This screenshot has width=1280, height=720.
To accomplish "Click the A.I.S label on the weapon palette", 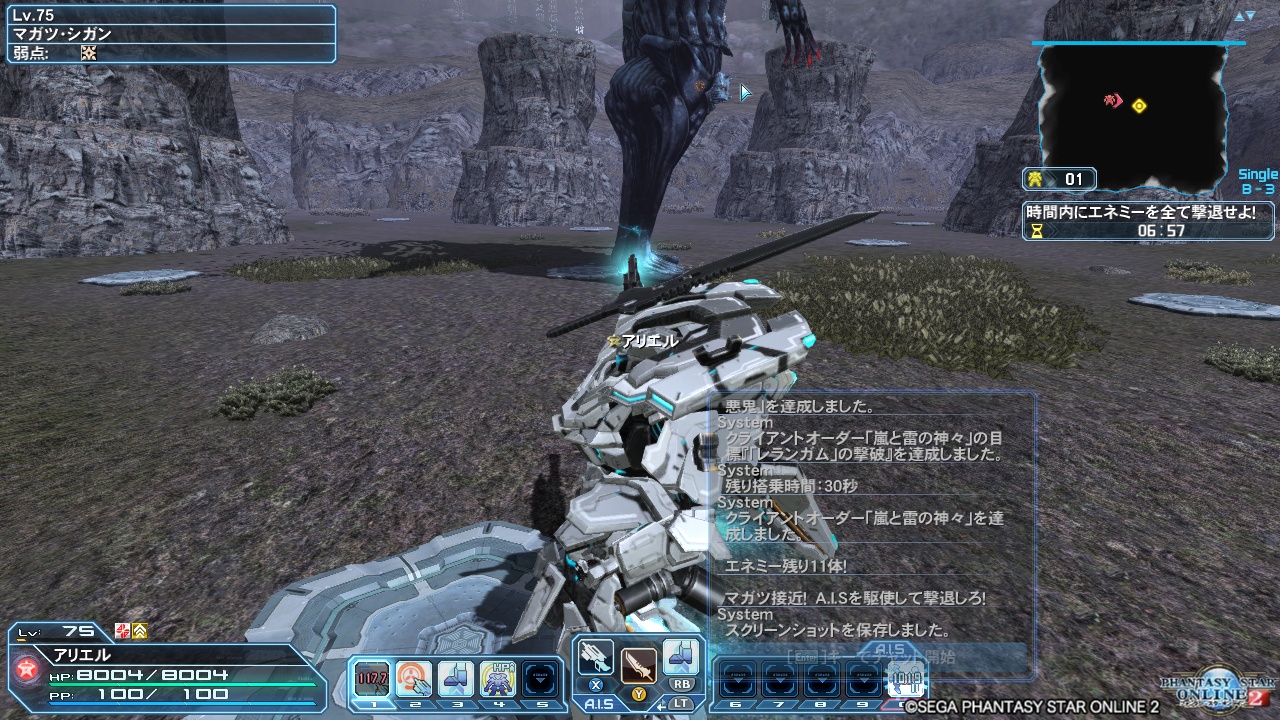I will [601, 703].
